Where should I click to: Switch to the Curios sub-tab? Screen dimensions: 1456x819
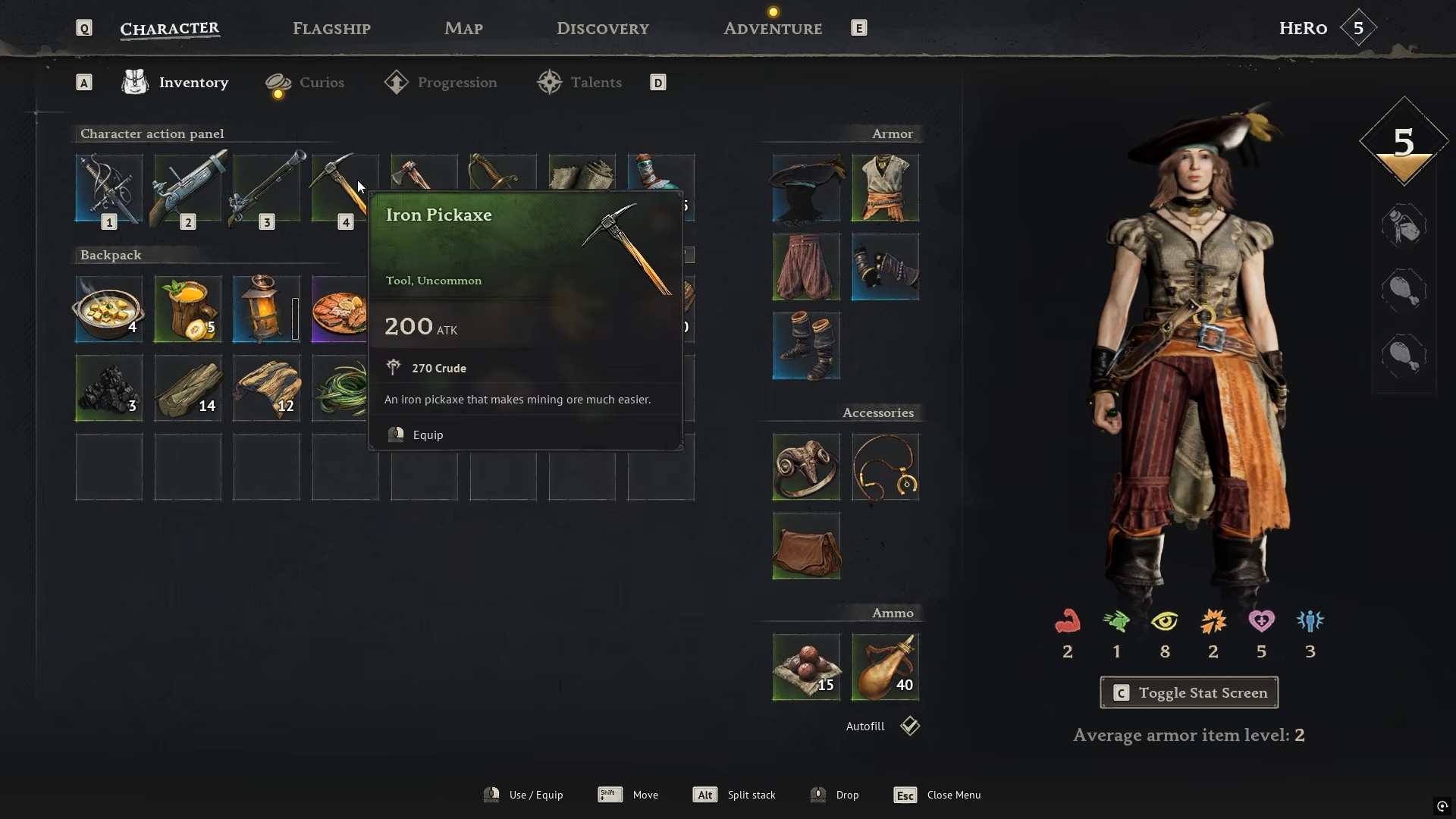coord(321,83)
